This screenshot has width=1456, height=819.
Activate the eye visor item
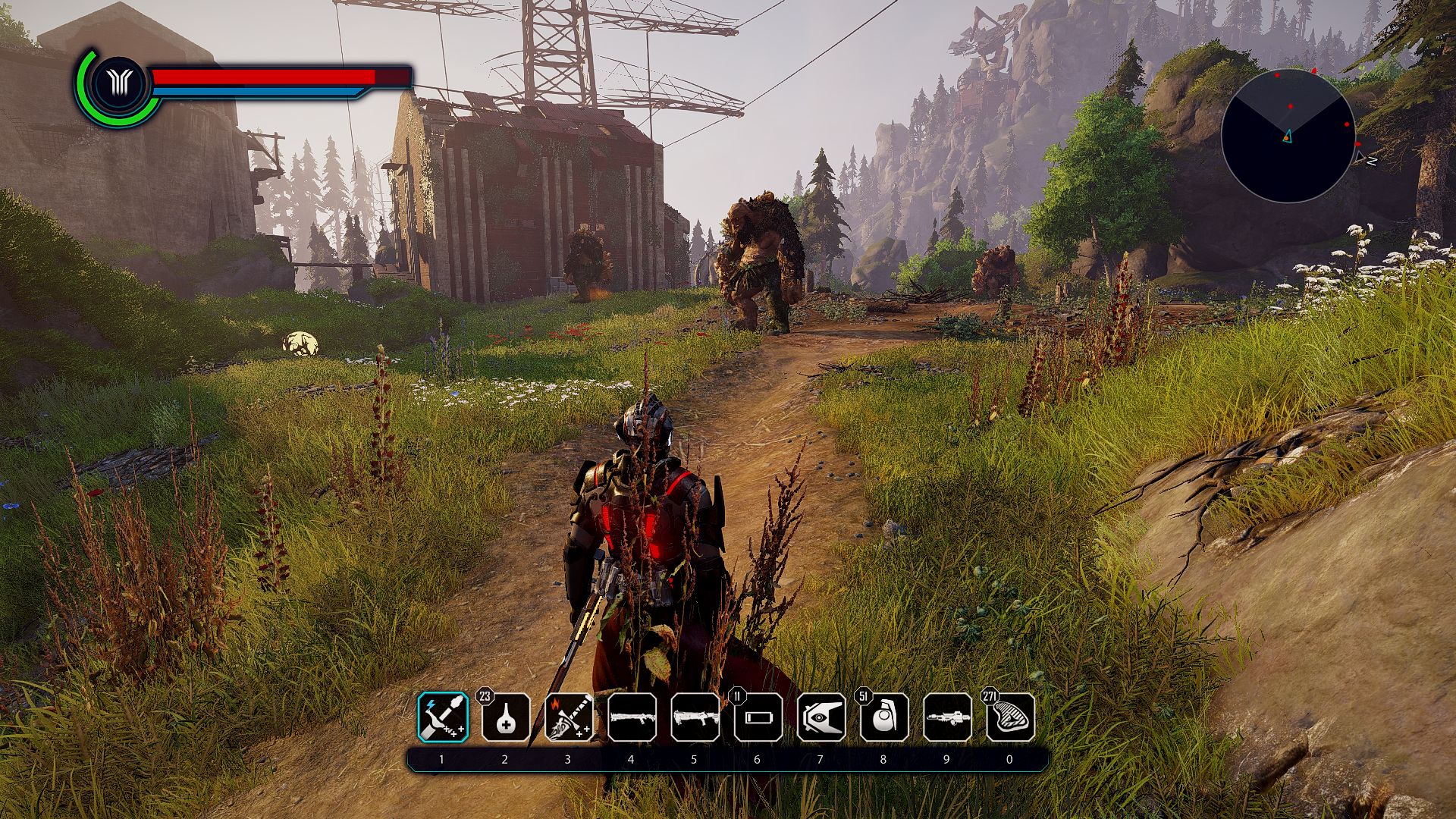coord(821,717)
